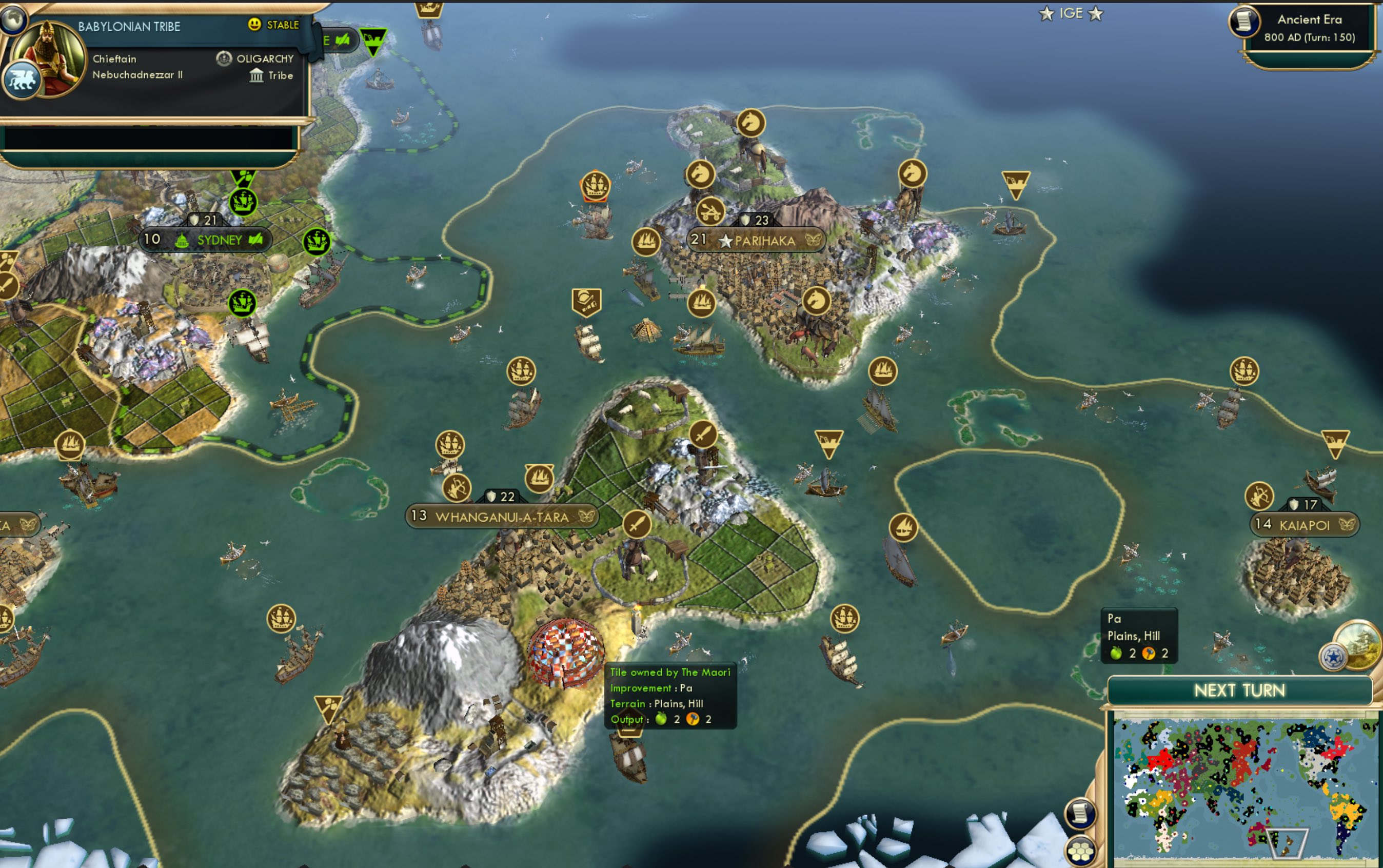This screenshot has height=868, width=1383.
Task: Select the Whanganui-a-Tara city banner
Action: [502, 517]
